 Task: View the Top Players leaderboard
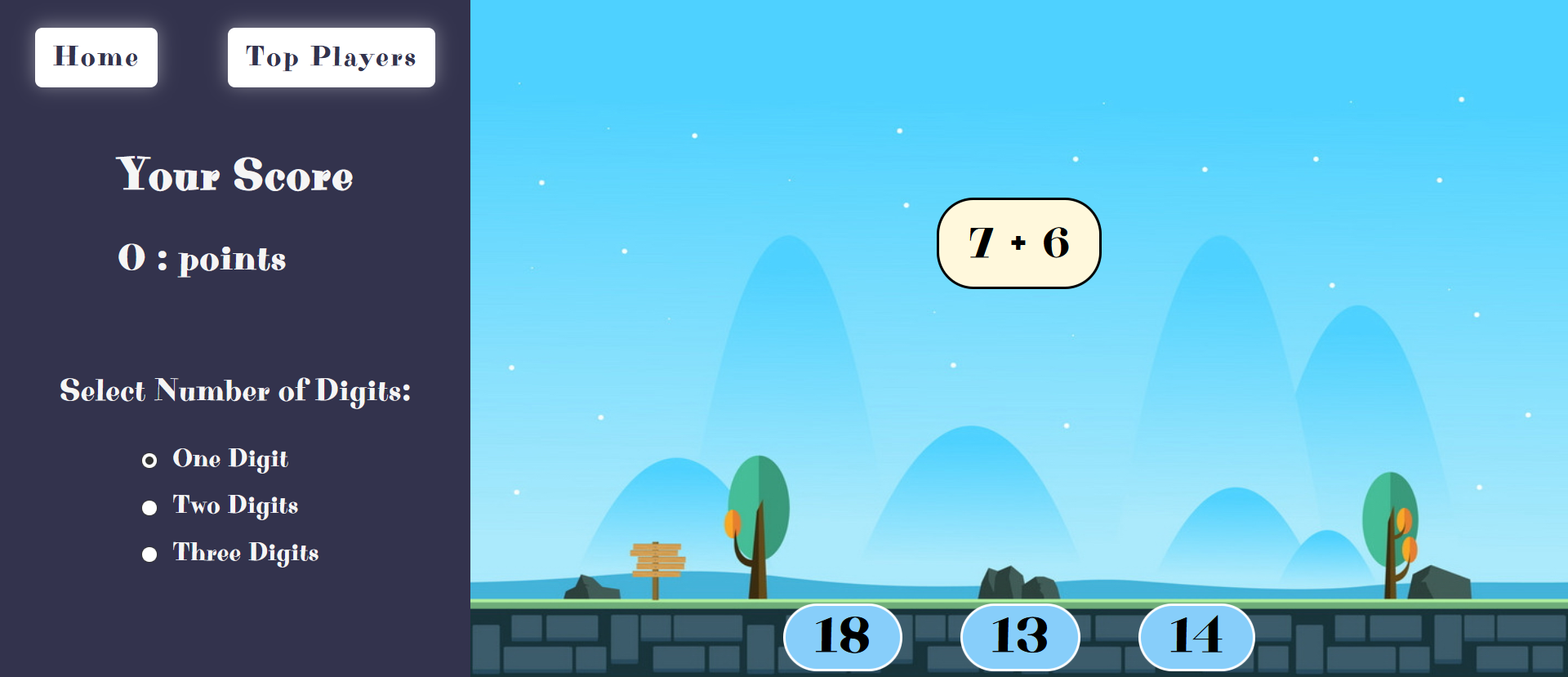click(x=331, y=57)
